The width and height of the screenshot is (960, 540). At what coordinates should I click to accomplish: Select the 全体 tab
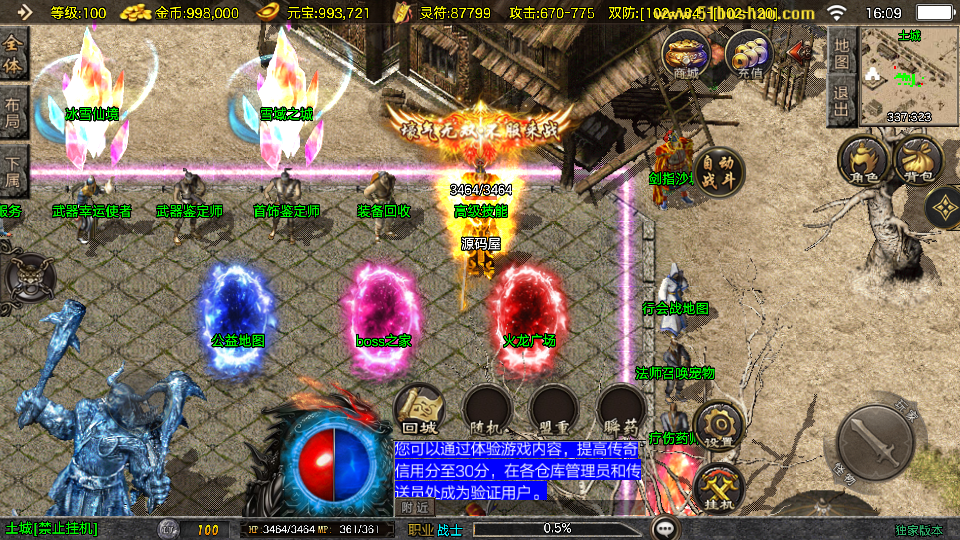pyautogui.click(x=14, y=54)
